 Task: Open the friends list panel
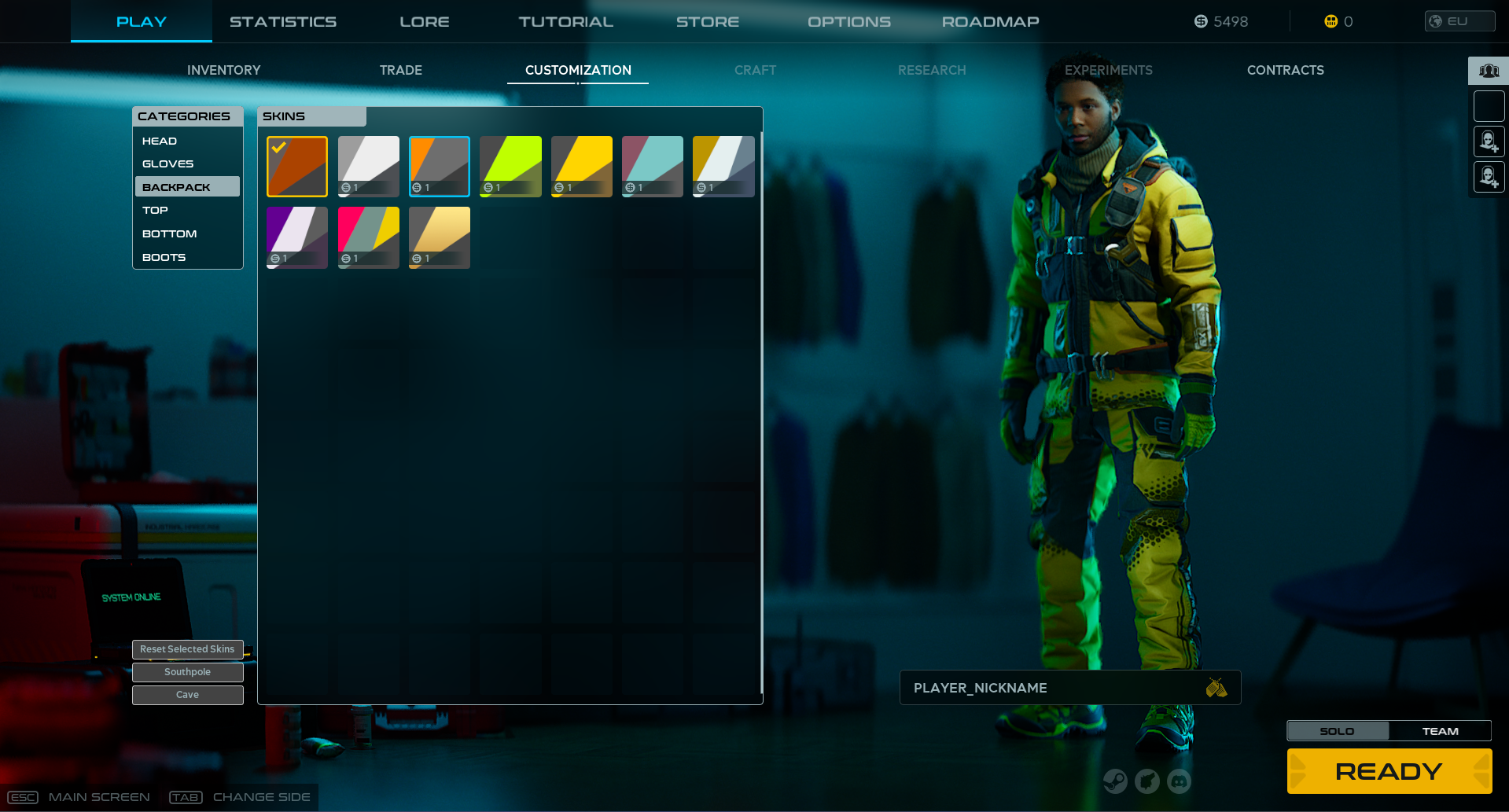(x=1488, y=70)
